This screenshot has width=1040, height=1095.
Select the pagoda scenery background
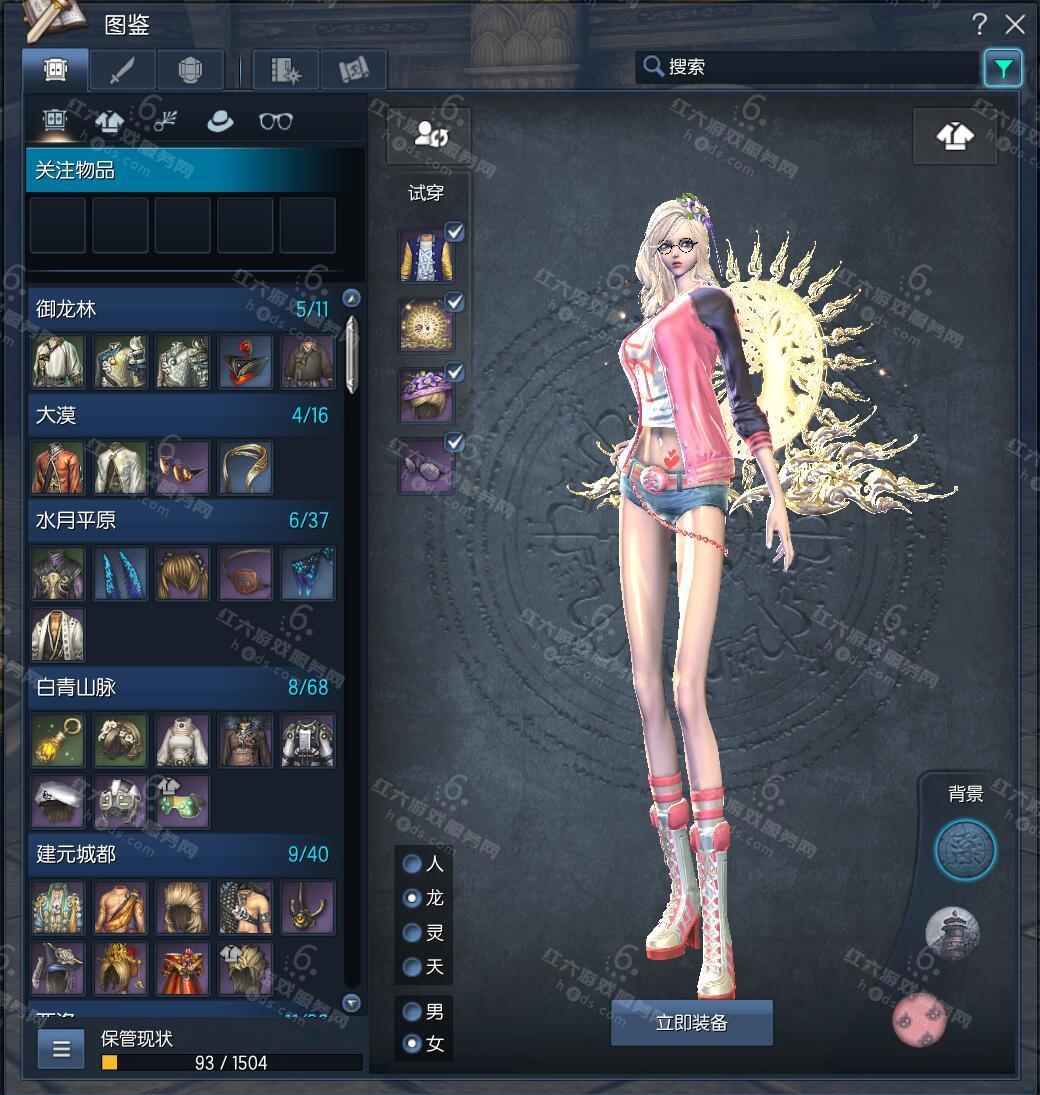[x=952, y=932]
